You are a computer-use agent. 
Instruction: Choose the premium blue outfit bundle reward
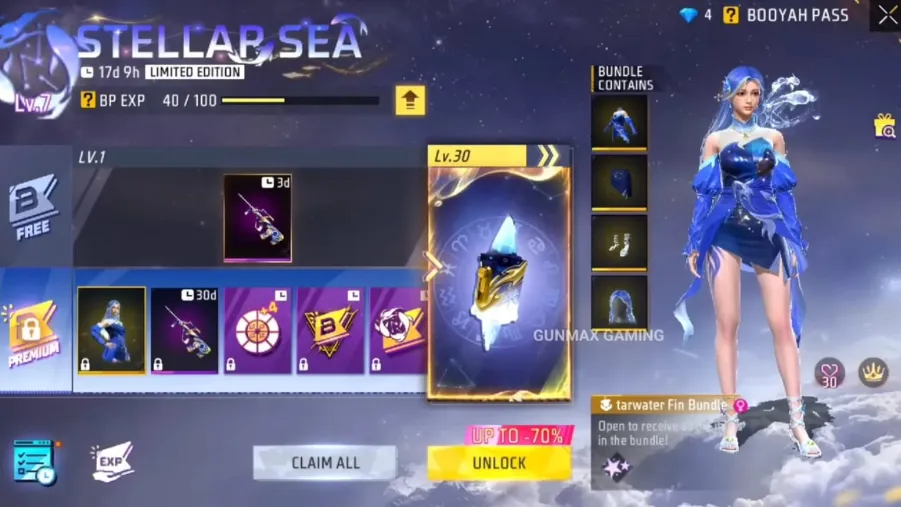point(111,331)
